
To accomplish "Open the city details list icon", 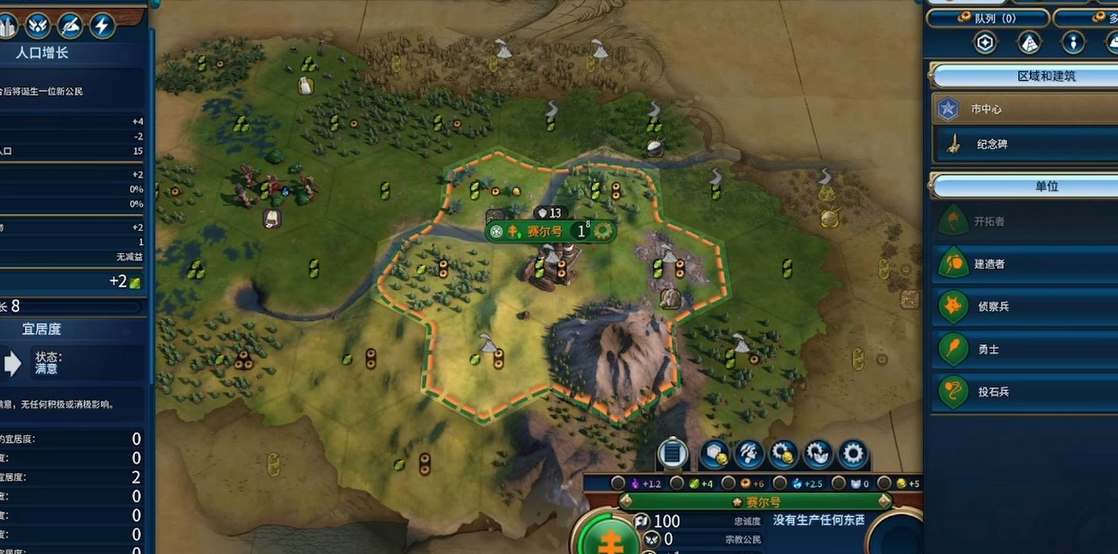I will [x=674, y=454].
